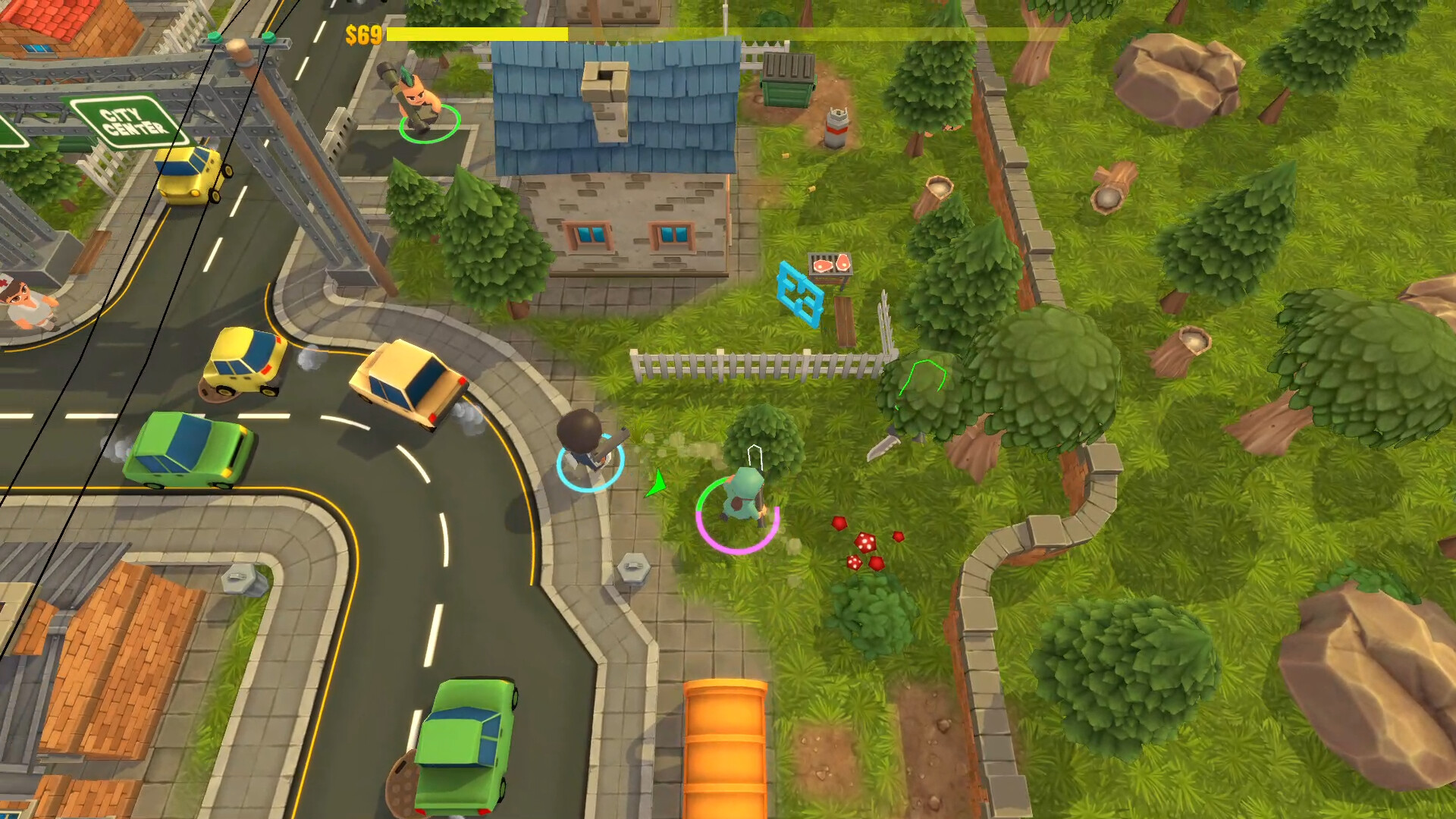The image size is (1456, 819).
Task: Click the green arrow waypoint marker
Action: pos(657,481)
